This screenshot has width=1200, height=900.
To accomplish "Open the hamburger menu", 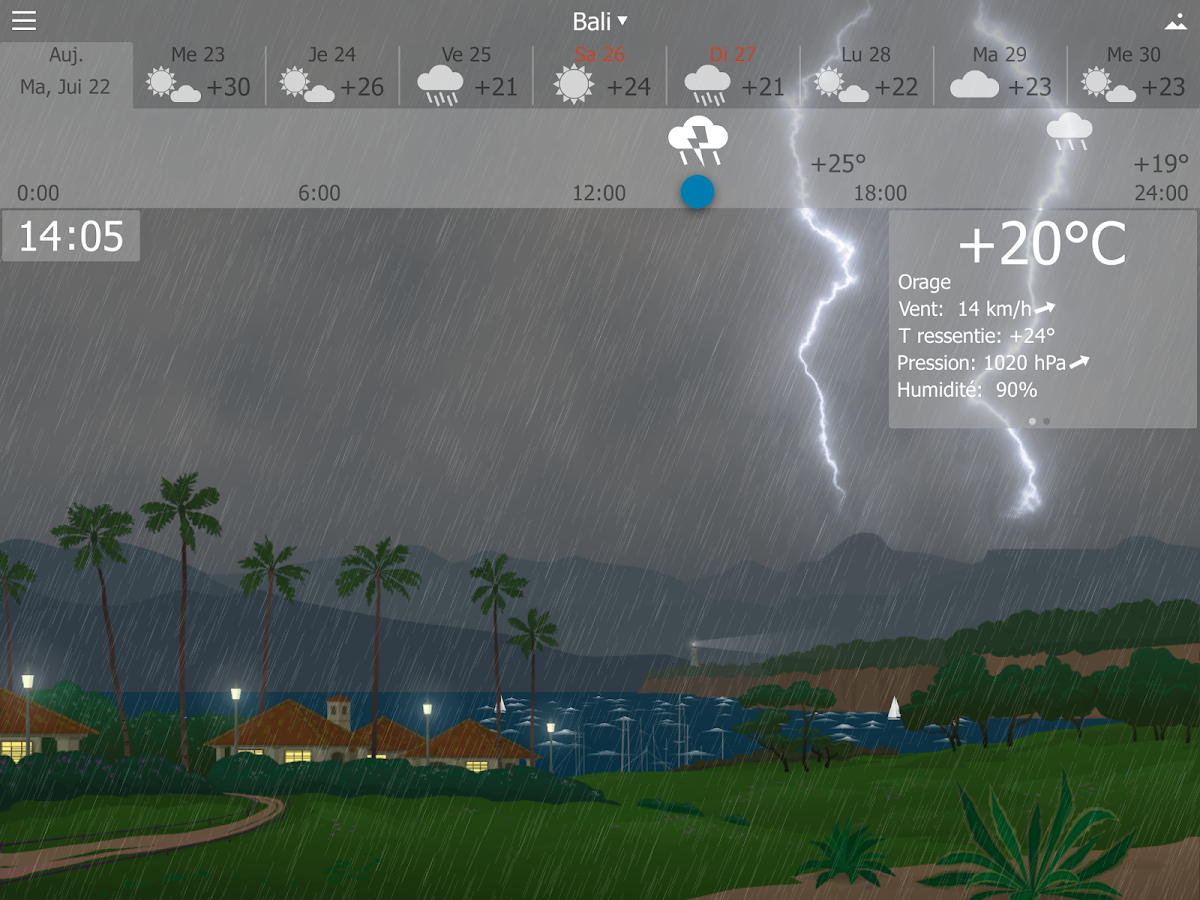I will [x=24, y=21].
